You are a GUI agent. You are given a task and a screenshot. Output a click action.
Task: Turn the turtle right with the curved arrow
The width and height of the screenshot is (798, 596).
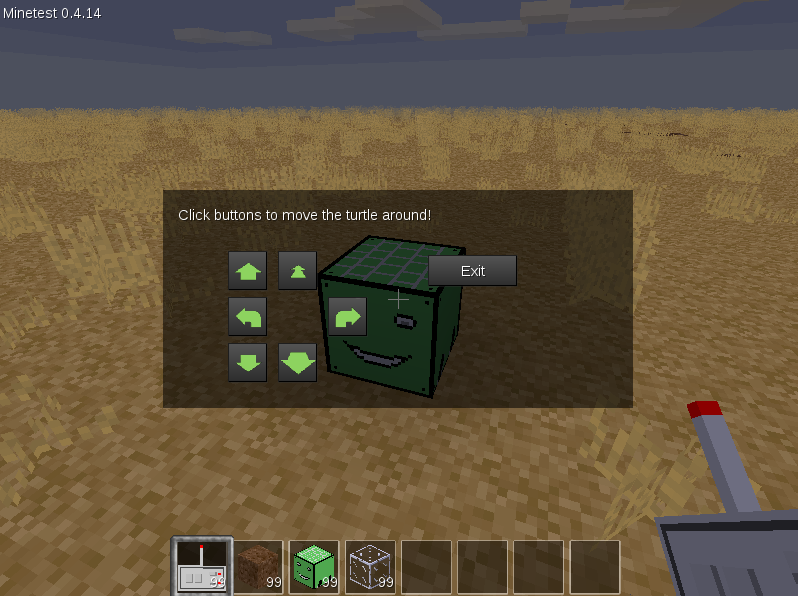(347, 317)
